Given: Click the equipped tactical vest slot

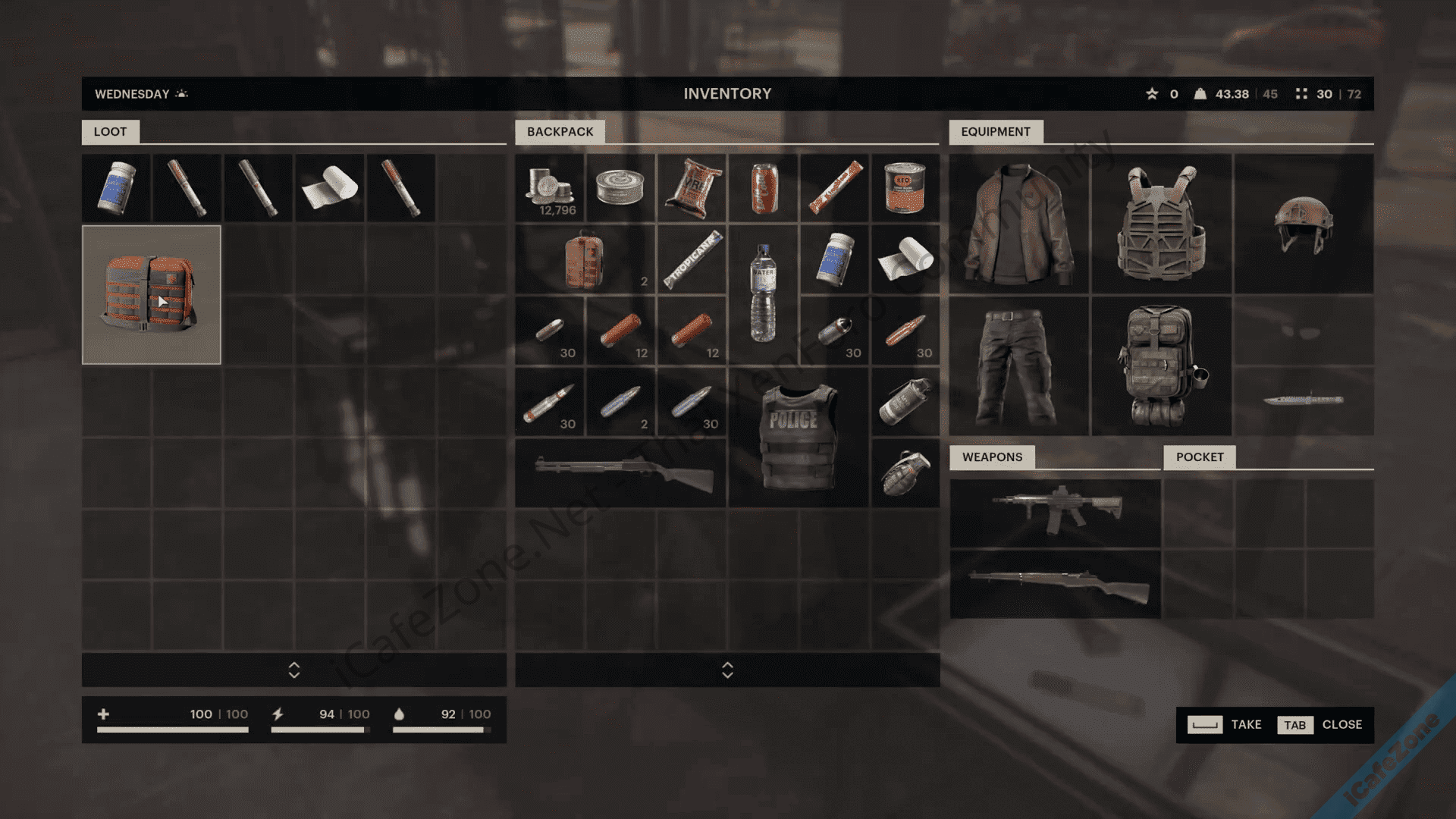Looking at the screenshot, I should tap(1161, 224).
